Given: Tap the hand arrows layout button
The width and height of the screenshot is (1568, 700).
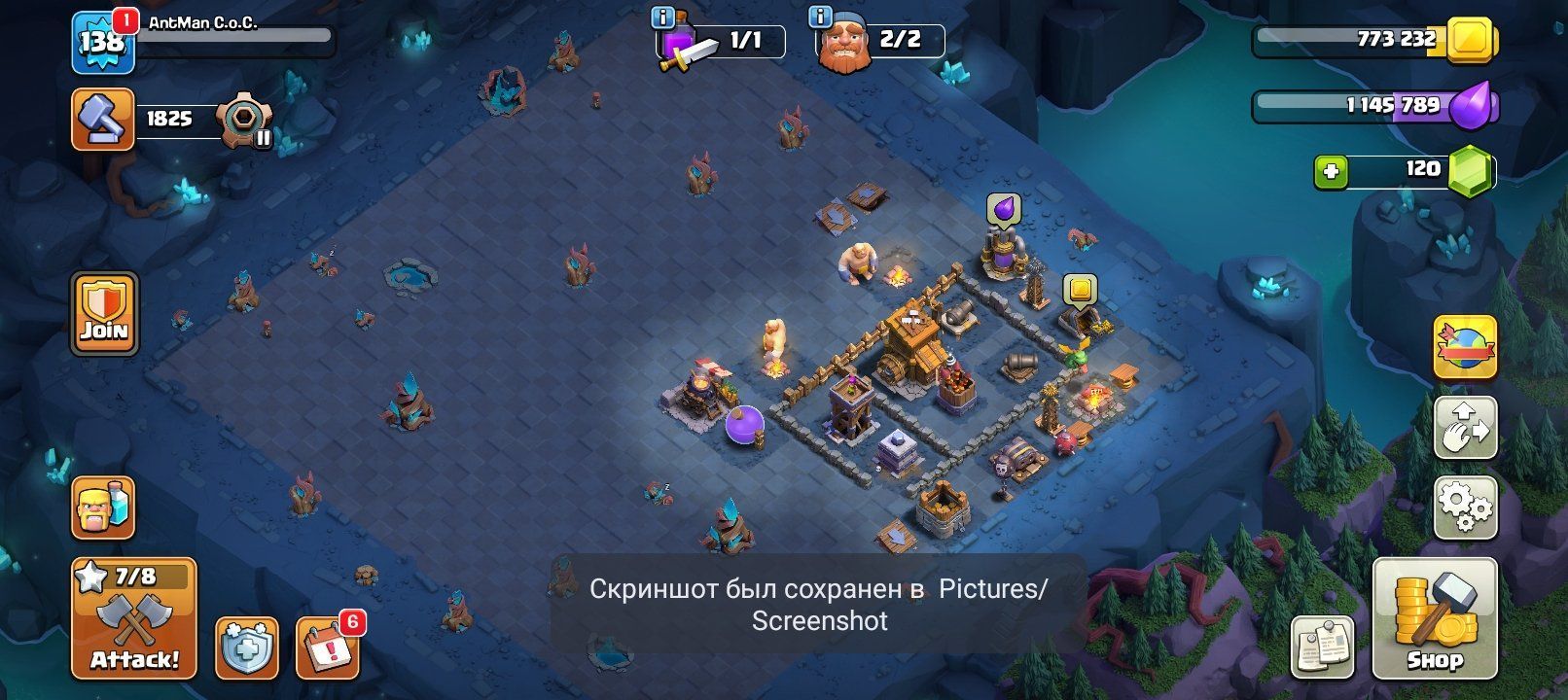Looking at the screenshot, I should pyautogui.click(x=1466, y=427).
